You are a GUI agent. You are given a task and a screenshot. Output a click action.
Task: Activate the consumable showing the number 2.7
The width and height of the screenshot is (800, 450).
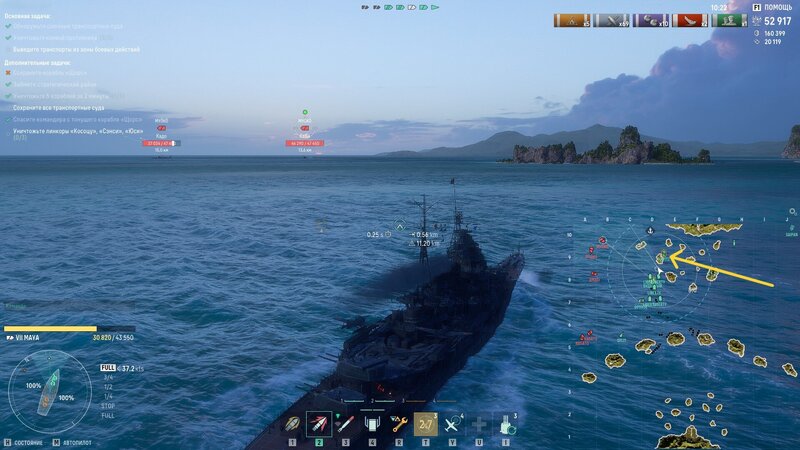pos(426,423)
